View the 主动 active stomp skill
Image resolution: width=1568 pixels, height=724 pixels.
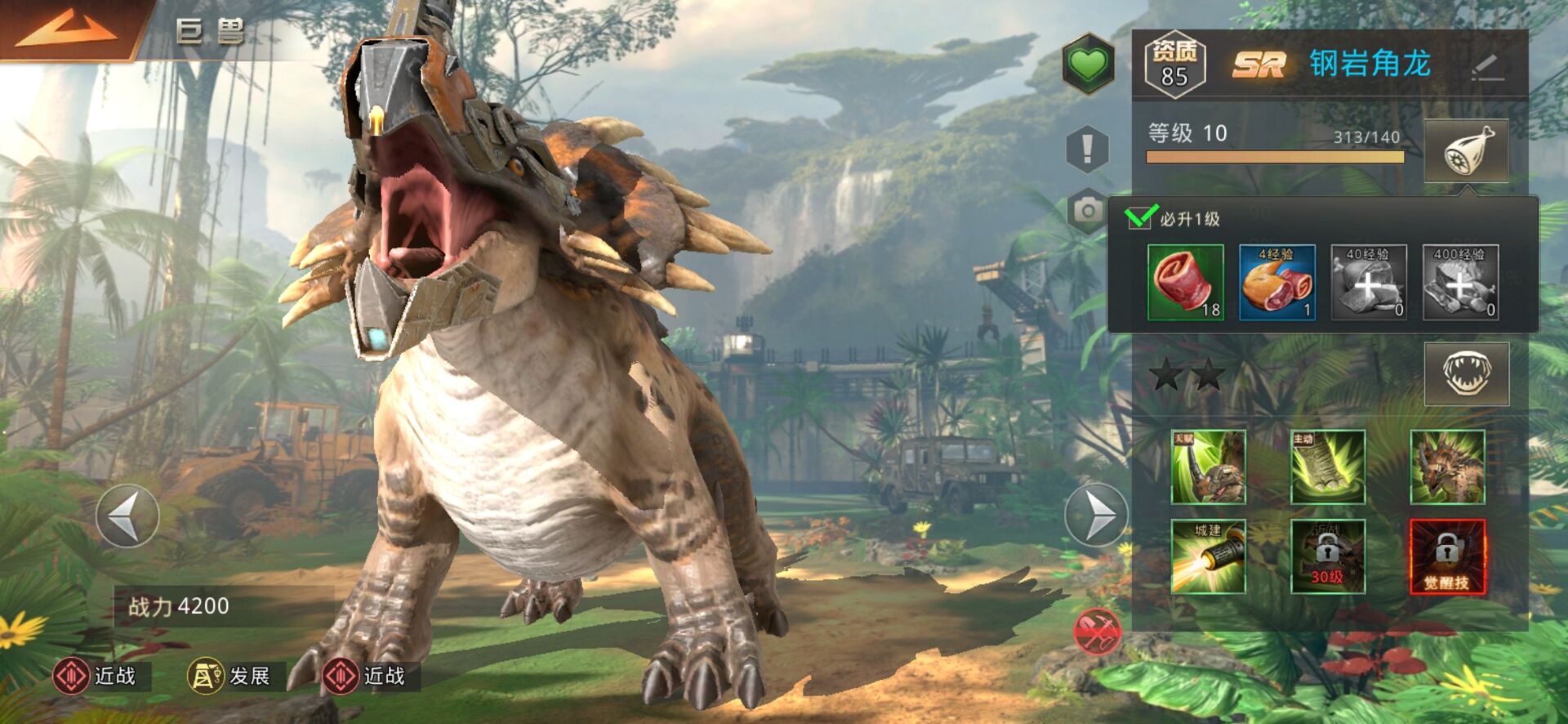(1327, 467)
